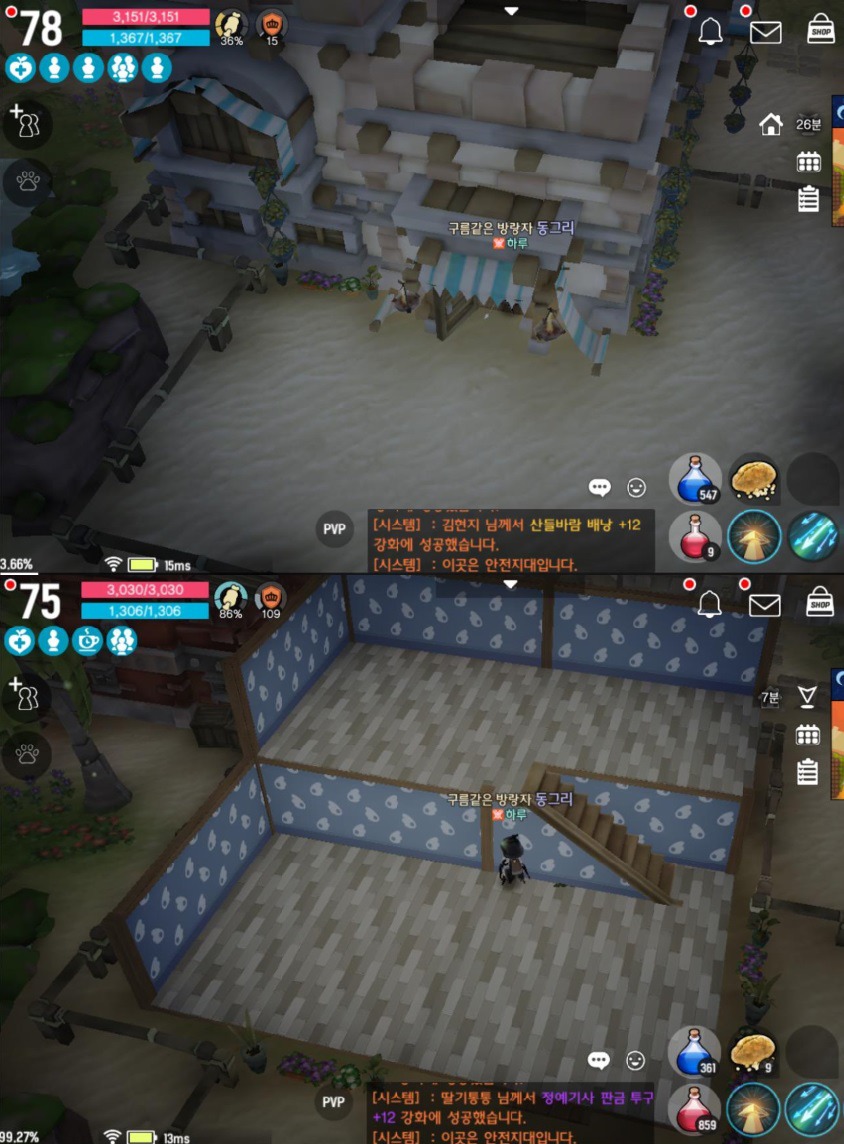Open the crown badge showing 15
844x1144 pixels.
[x=271, y=25]
